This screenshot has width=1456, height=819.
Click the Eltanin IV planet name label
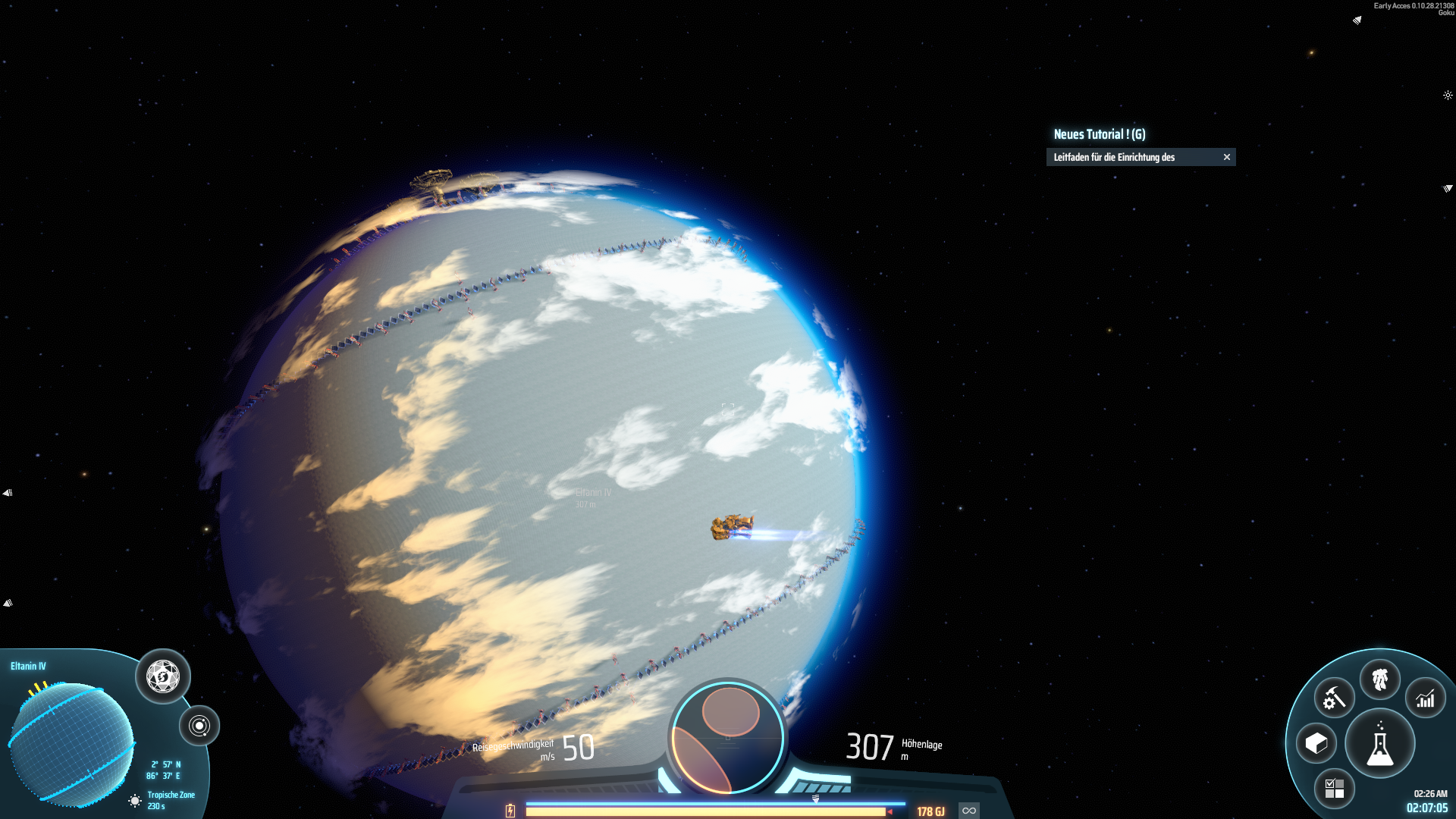click(x=27, y=667)
